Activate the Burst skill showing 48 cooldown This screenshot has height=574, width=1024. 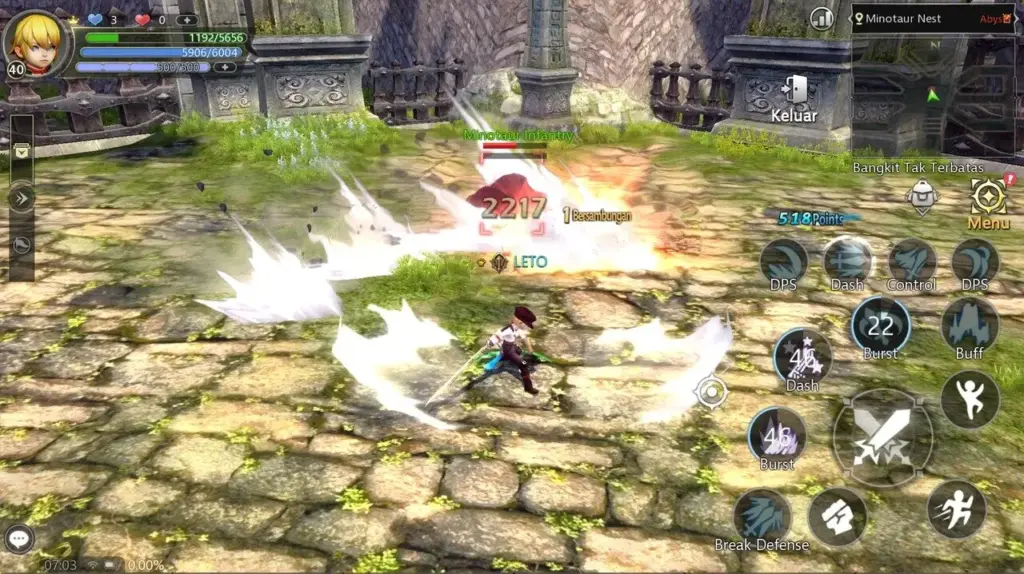point(777,435)
